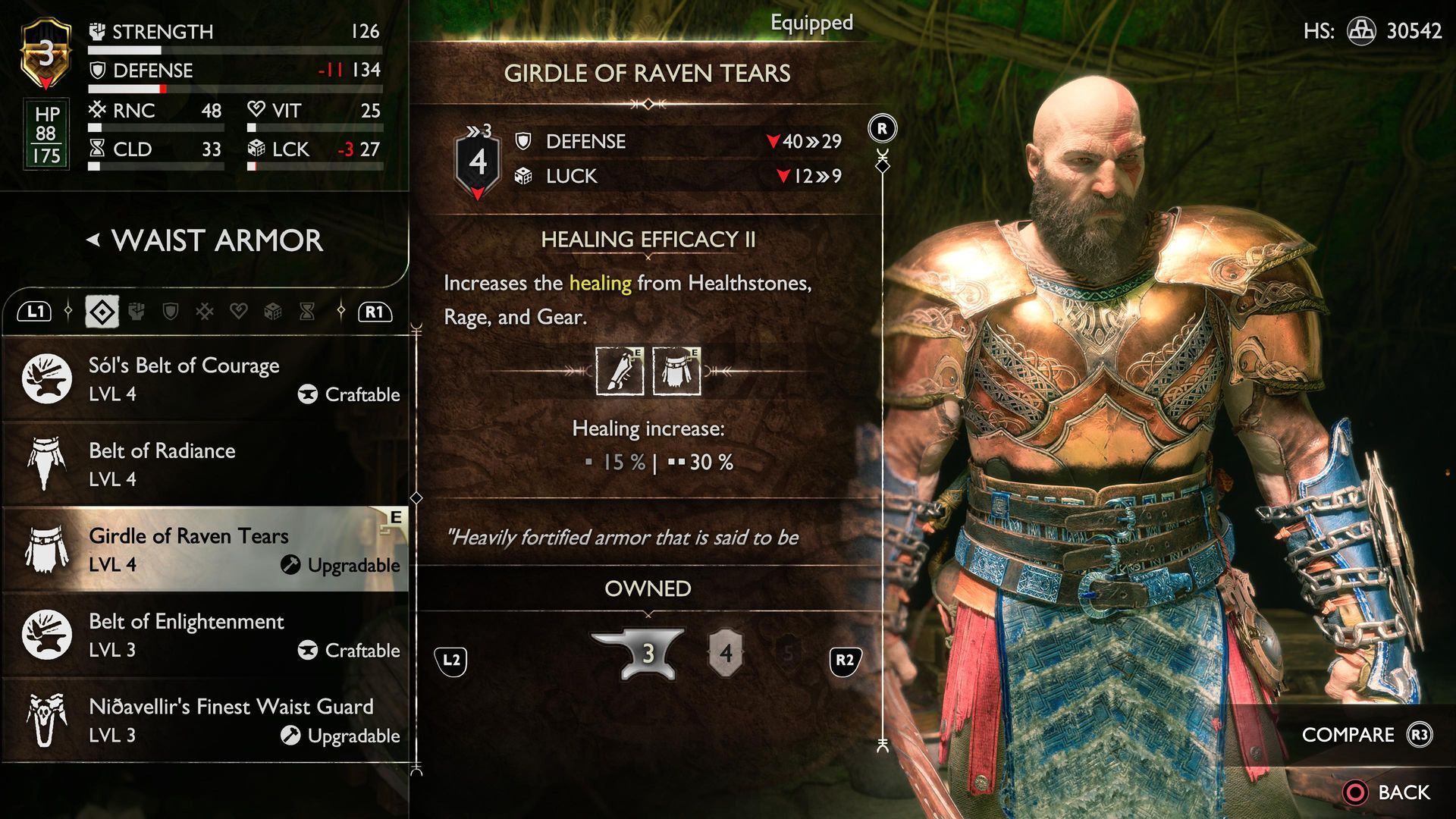Select the Vitality heart sort filter icon

pyautogui.click(x=237, y=311)
